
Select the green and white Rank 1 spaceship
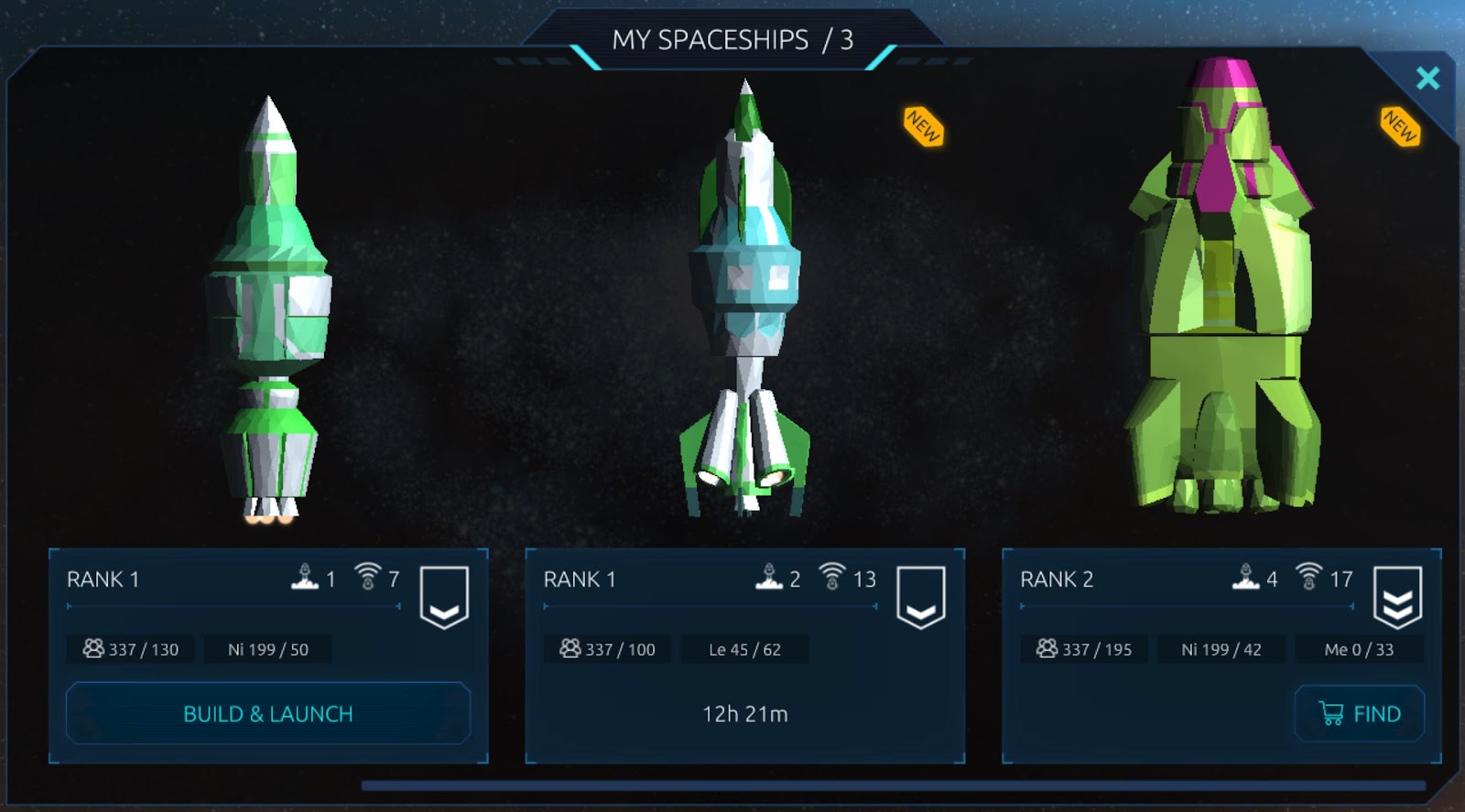(x=267, y=311)
